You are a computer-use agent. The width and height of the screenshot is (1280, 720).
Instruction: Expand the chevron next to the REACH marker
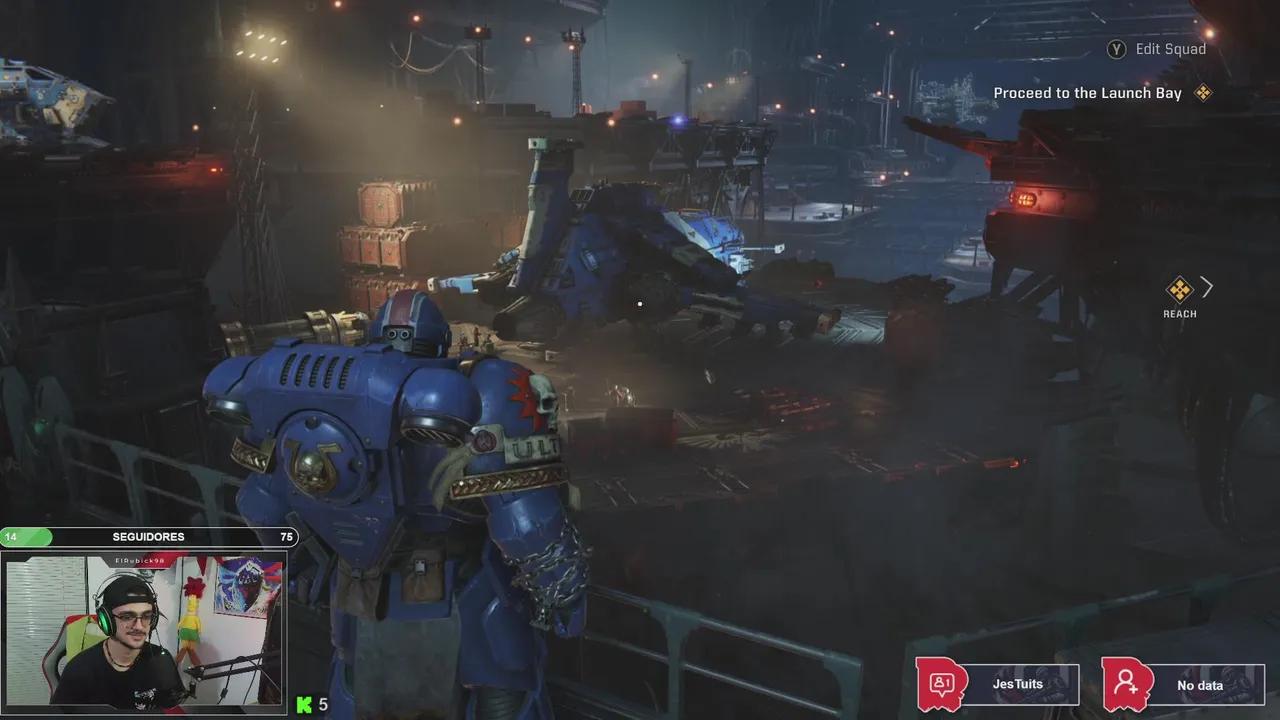pyautogui.click(x=1206, y=288)
